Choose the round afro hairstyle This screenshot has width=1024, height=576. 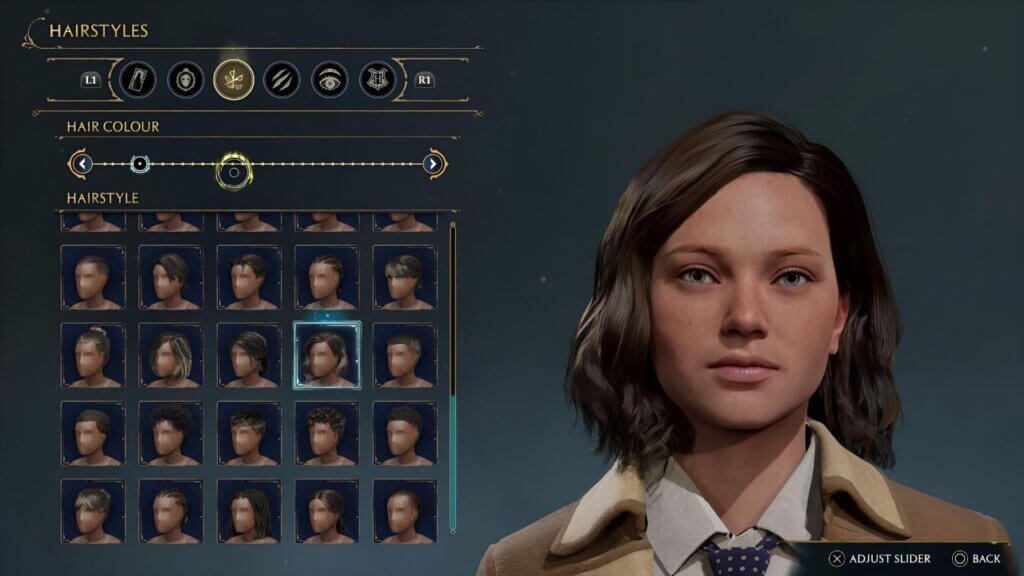[170, 433]
